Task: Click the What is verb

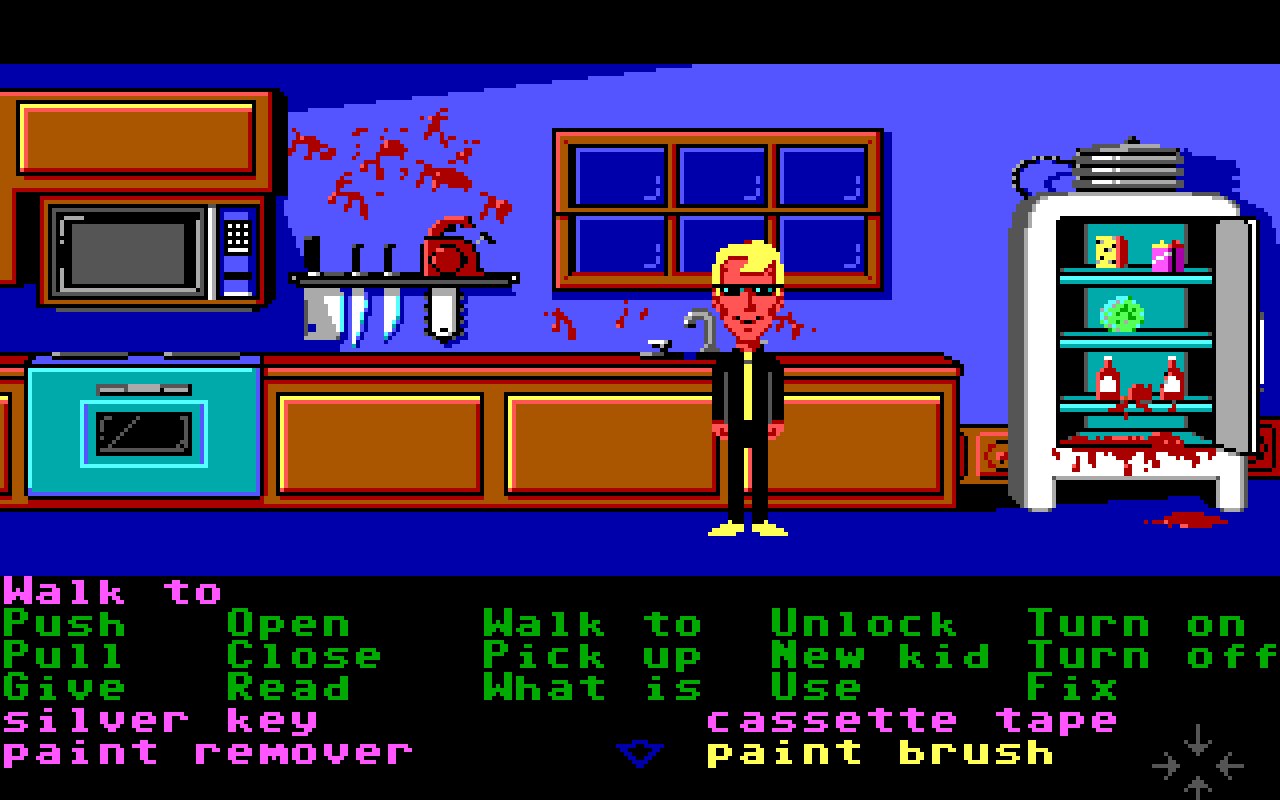Action: [x=593, y=689]
